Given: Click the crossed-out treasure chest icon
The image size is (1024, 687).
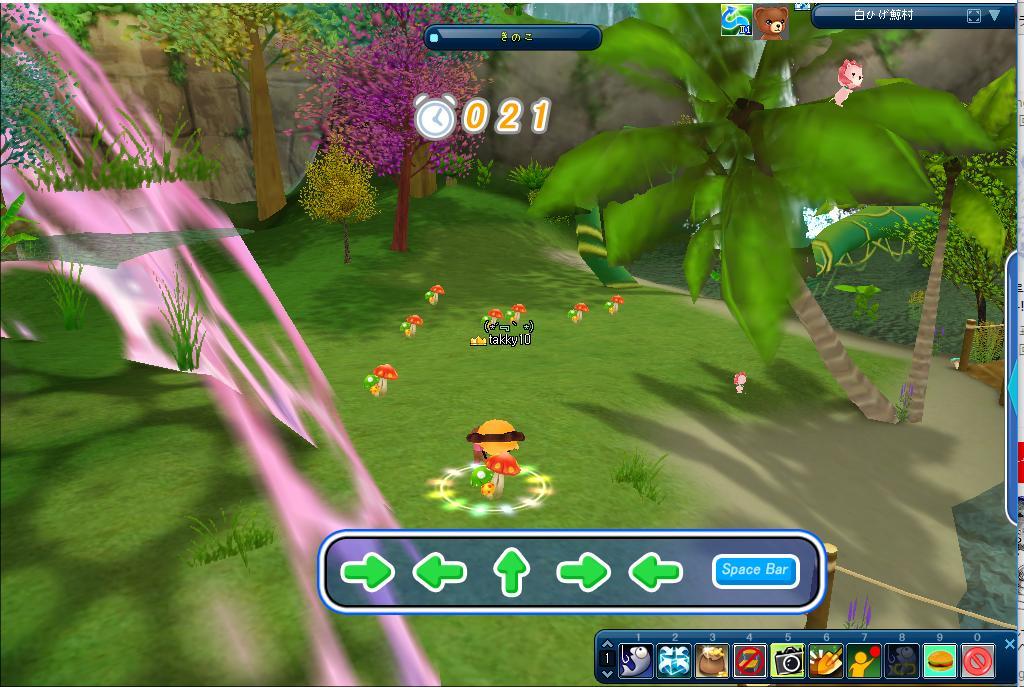Looking at the screenshot, I should pyautogui.click(x=750, y=661).
